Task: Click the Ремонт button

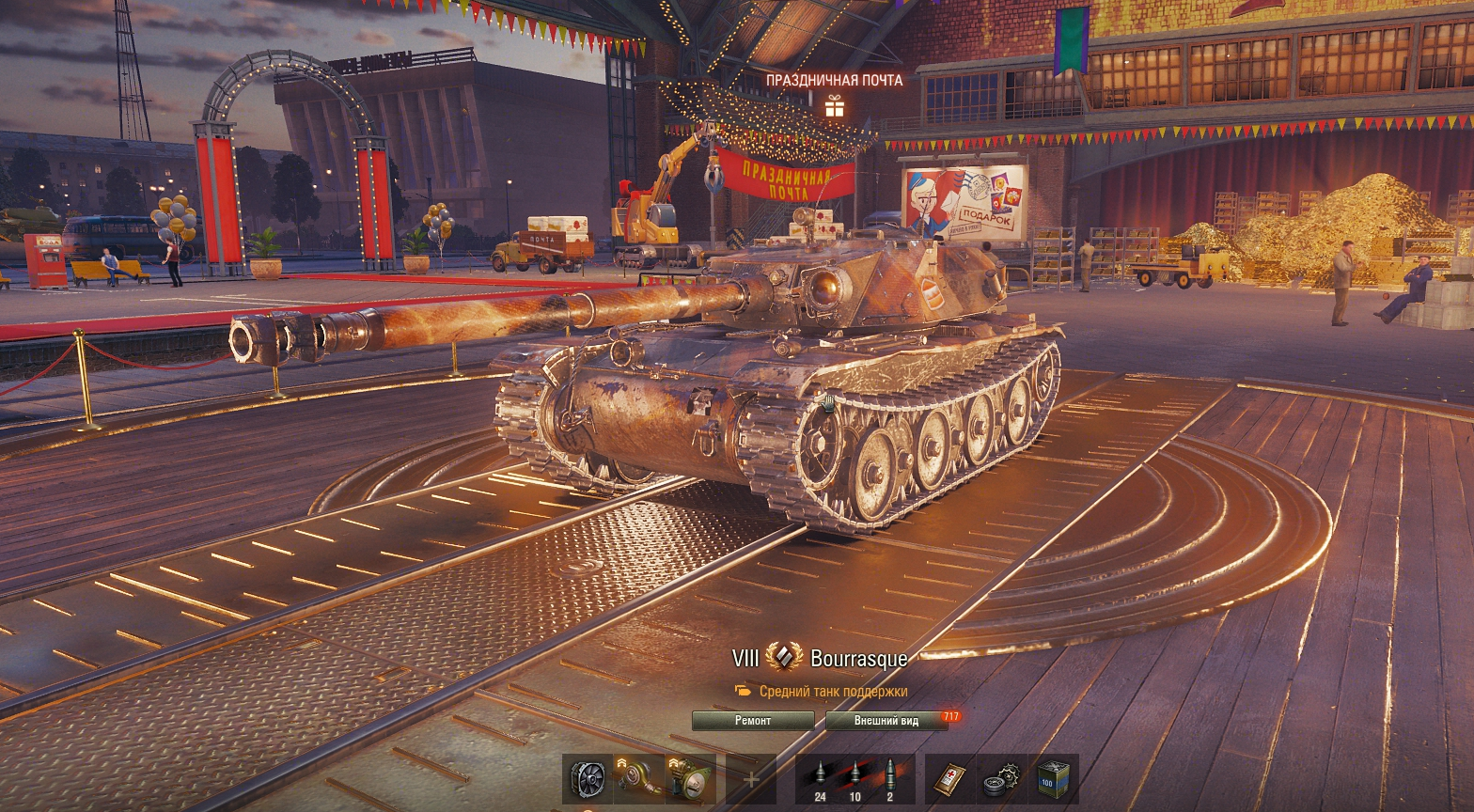Action: [752, 721]
